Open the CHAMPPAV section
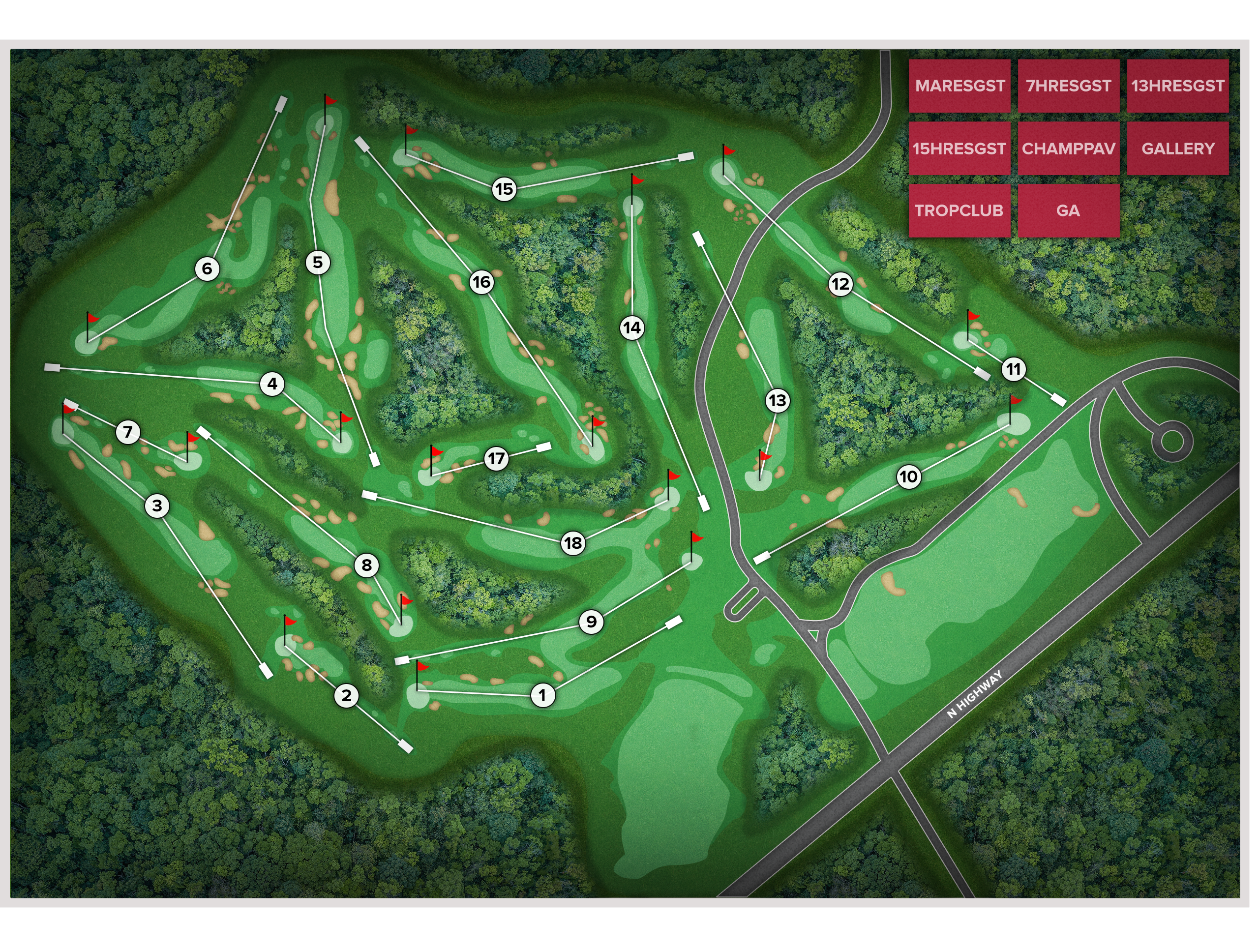 pyautogui.click(x=1068, y=149)
